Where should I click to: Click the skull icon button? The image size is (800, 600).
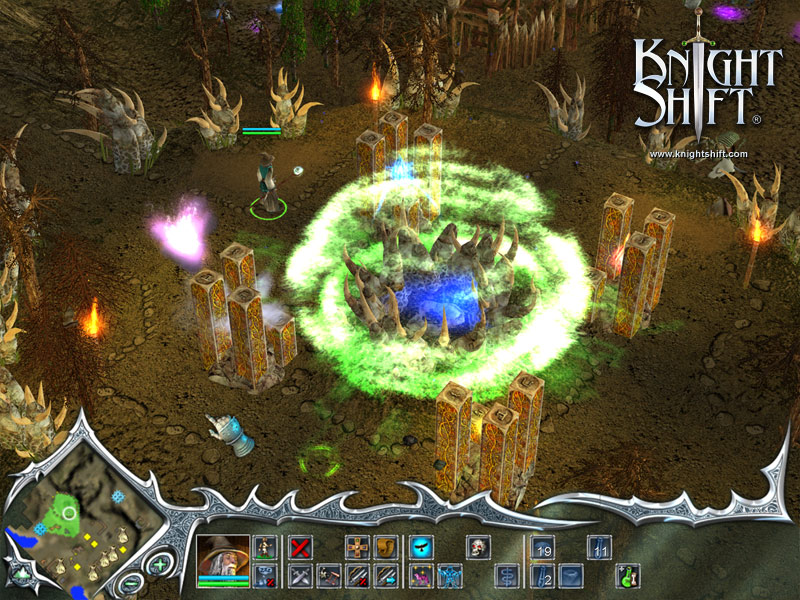tap(479, 547)
